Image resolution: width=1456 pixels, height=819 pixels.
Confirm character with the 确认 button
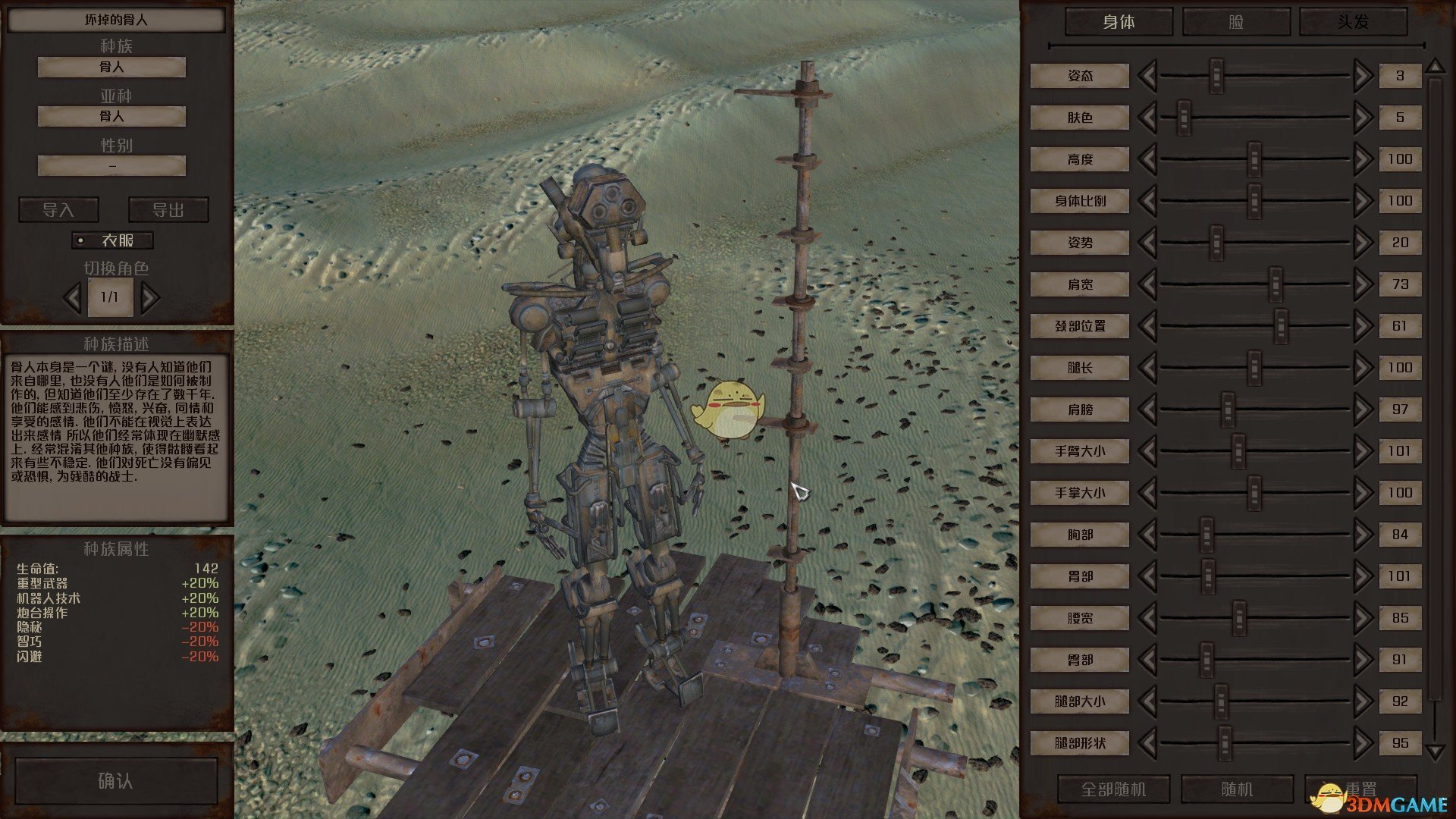click(116, 781)
